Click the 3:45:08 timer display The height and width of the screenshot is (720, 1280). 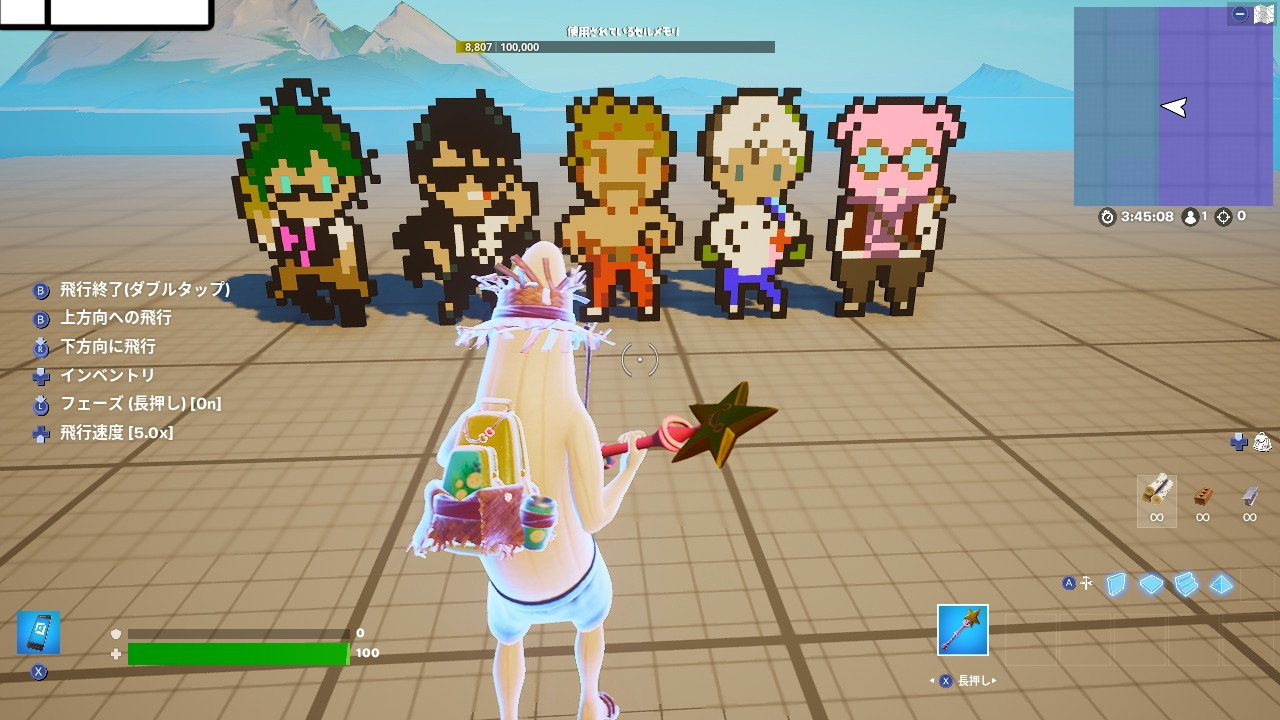point(1140,215)
